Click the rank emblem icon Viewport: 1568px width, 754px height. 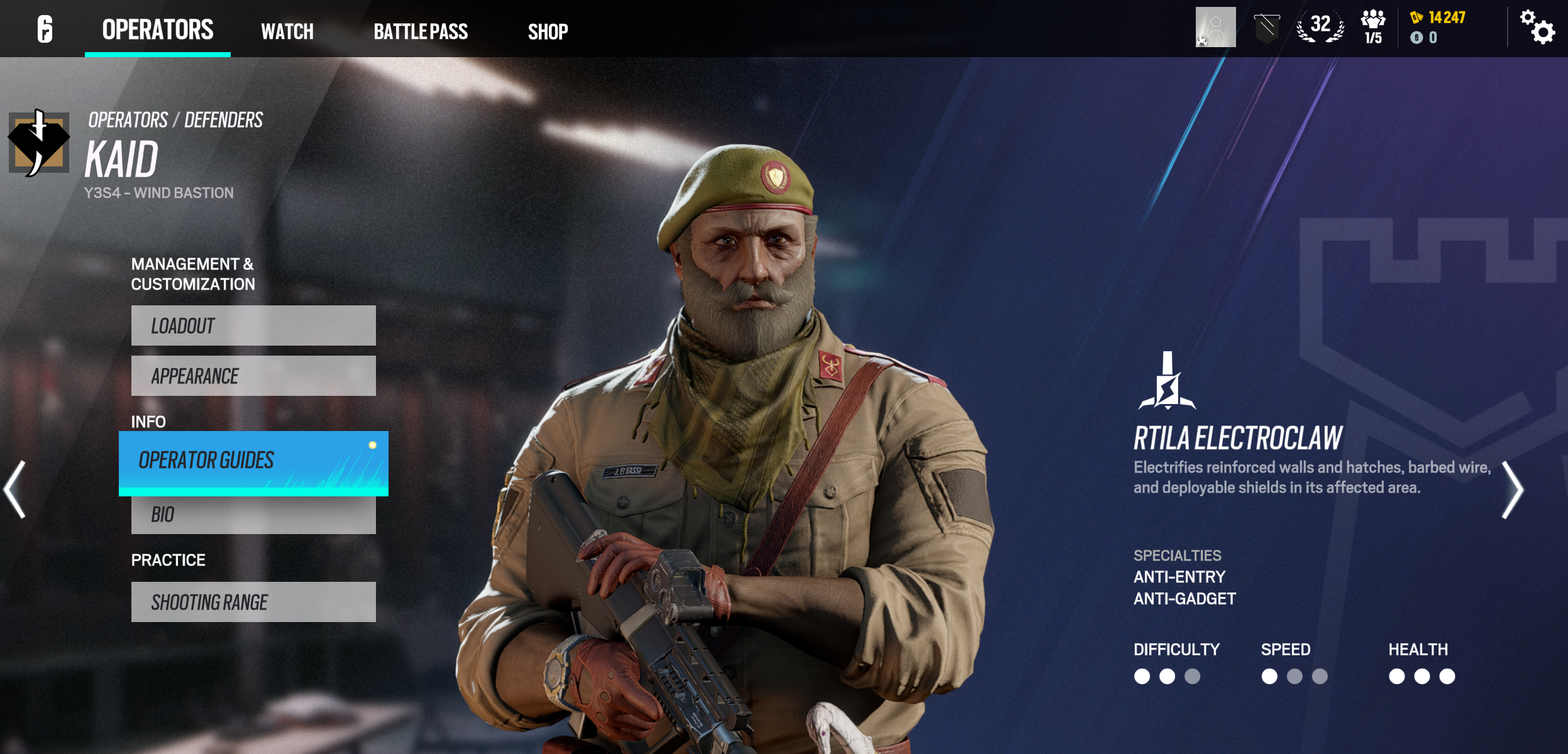(1266, 28)
